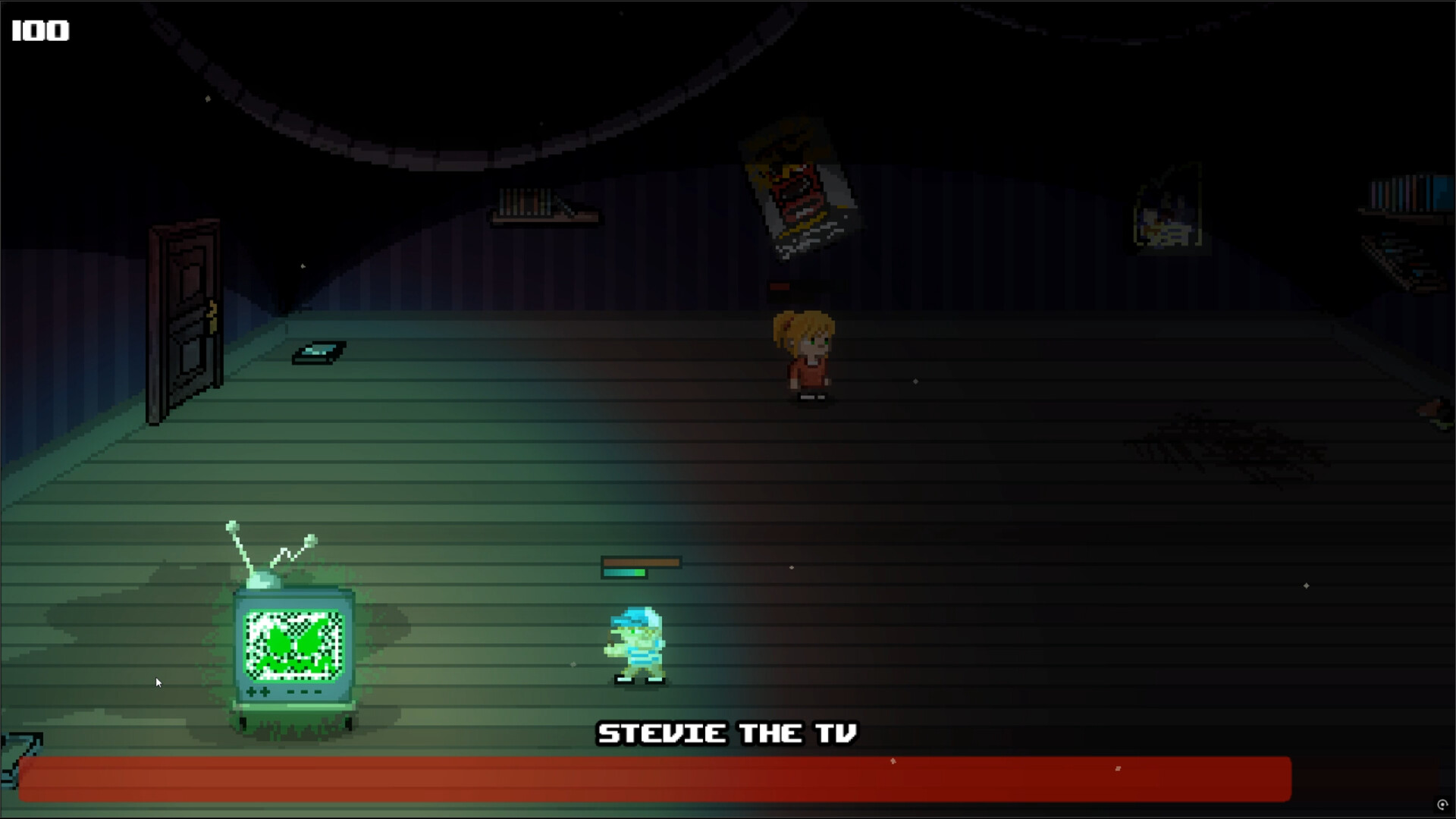Click the girl NPC with the ponytail

(804, 356)
